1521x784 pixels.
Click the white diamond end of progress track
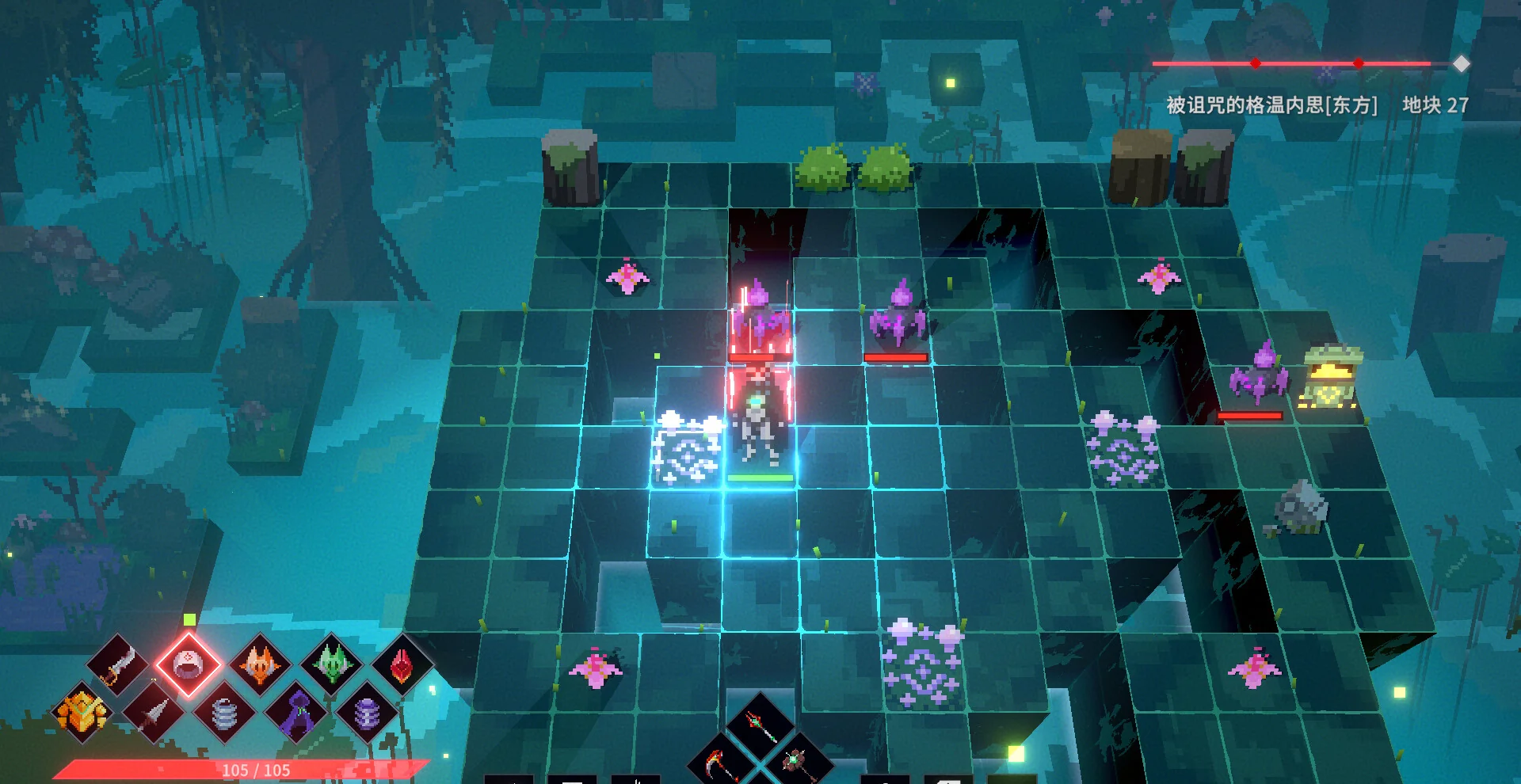[x=1462, y=64]
